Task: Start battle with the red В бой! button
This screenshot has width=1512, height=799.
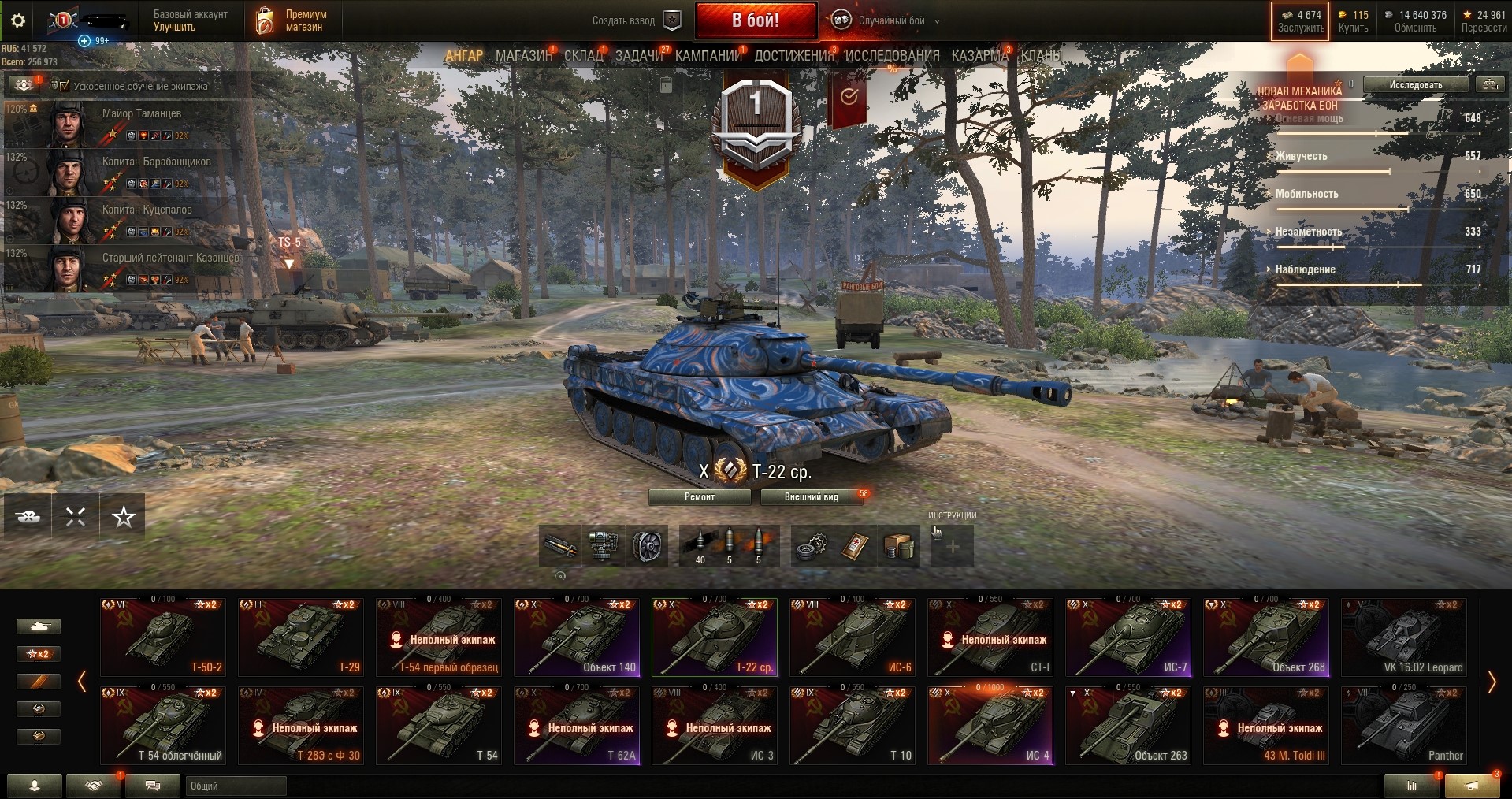Action: click(x=755, y=20)
